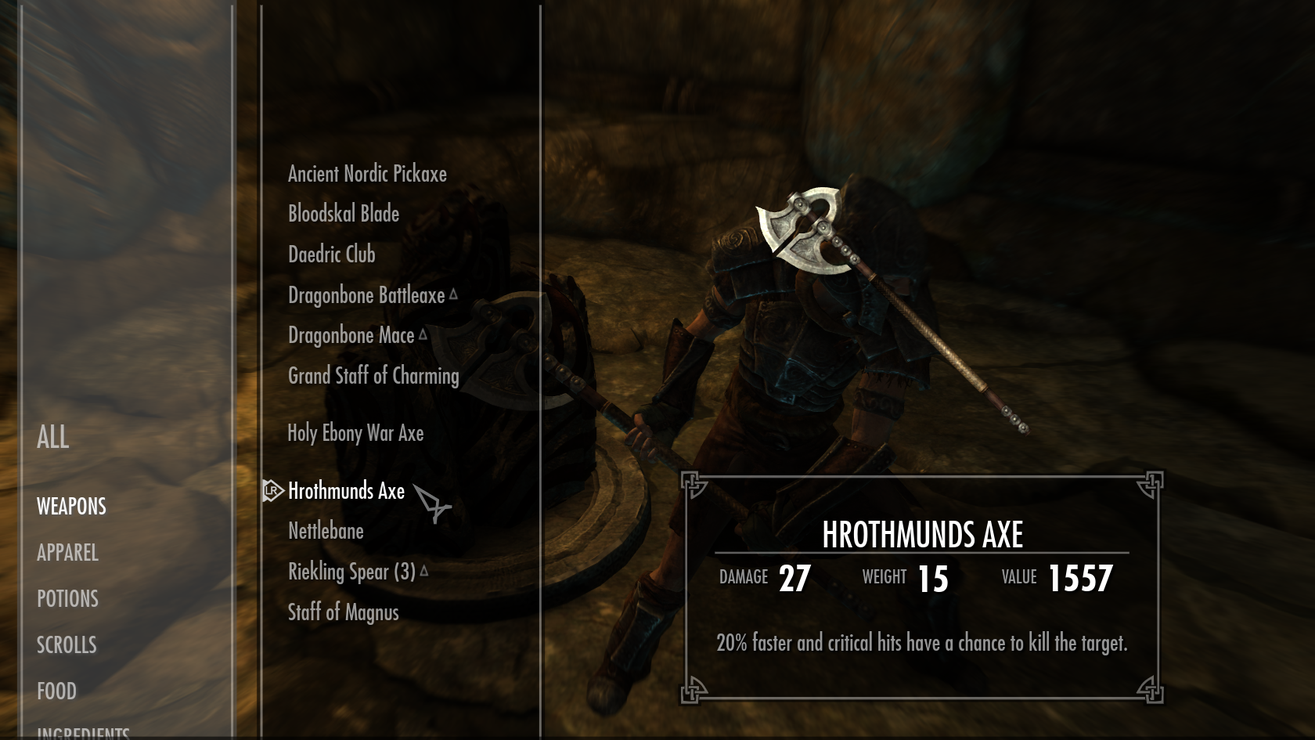Image resolution: width=1315 pixels, height=740 pixels.
Task: Click the LR equipped badge beside Hrothmunds Axe
Action: (x=269, y=490)
